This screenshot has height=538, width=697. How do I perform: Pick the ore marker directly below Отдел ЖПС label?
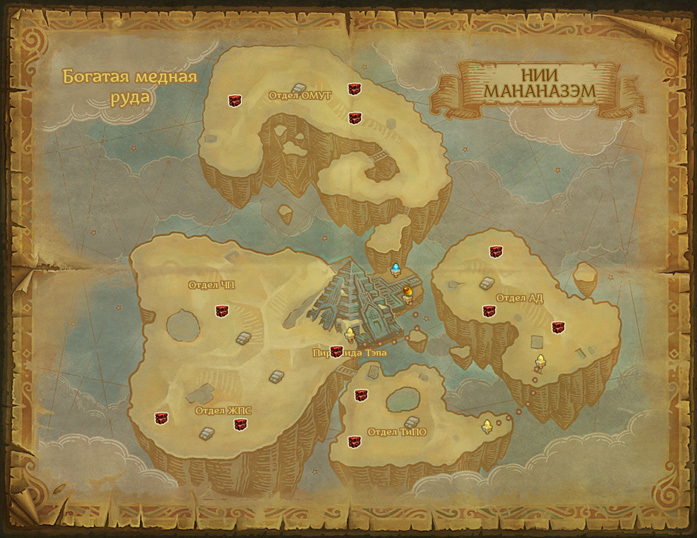pyautogui.click(x=240, y=424)
